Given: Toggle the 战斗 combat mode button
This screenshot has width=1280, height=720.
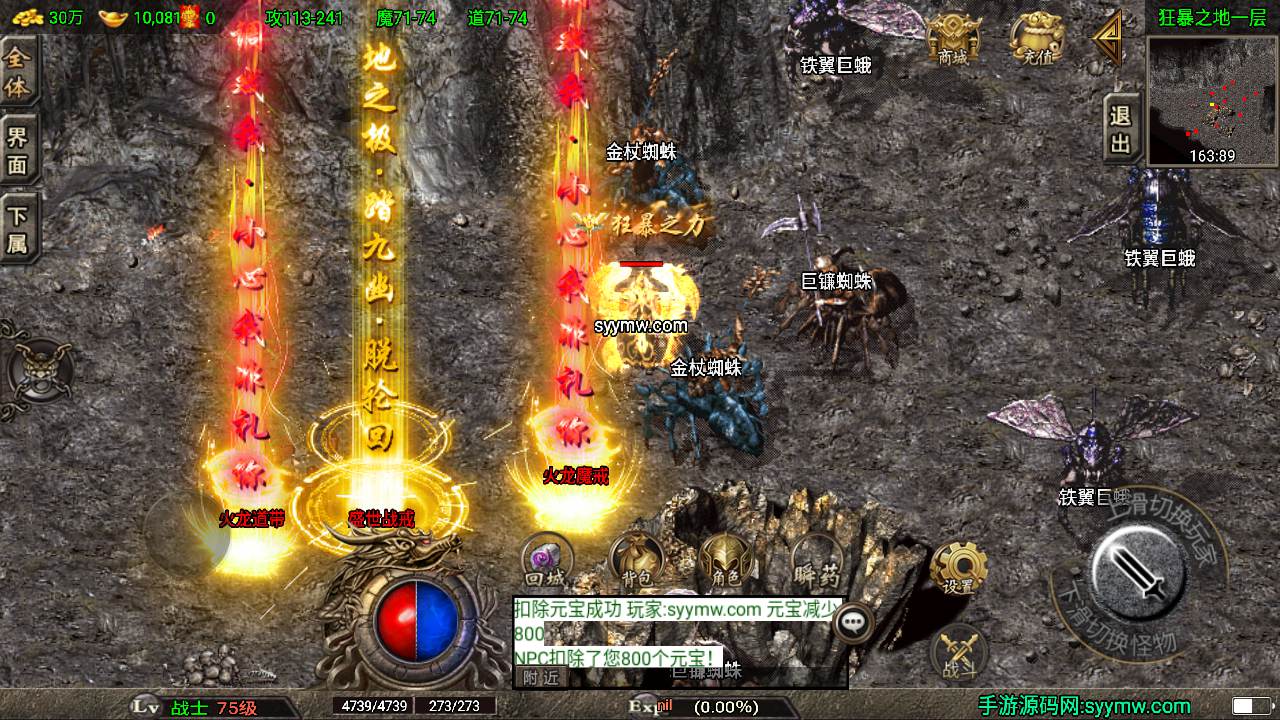Looking at the screenshot, I should [x=959, y=655].
